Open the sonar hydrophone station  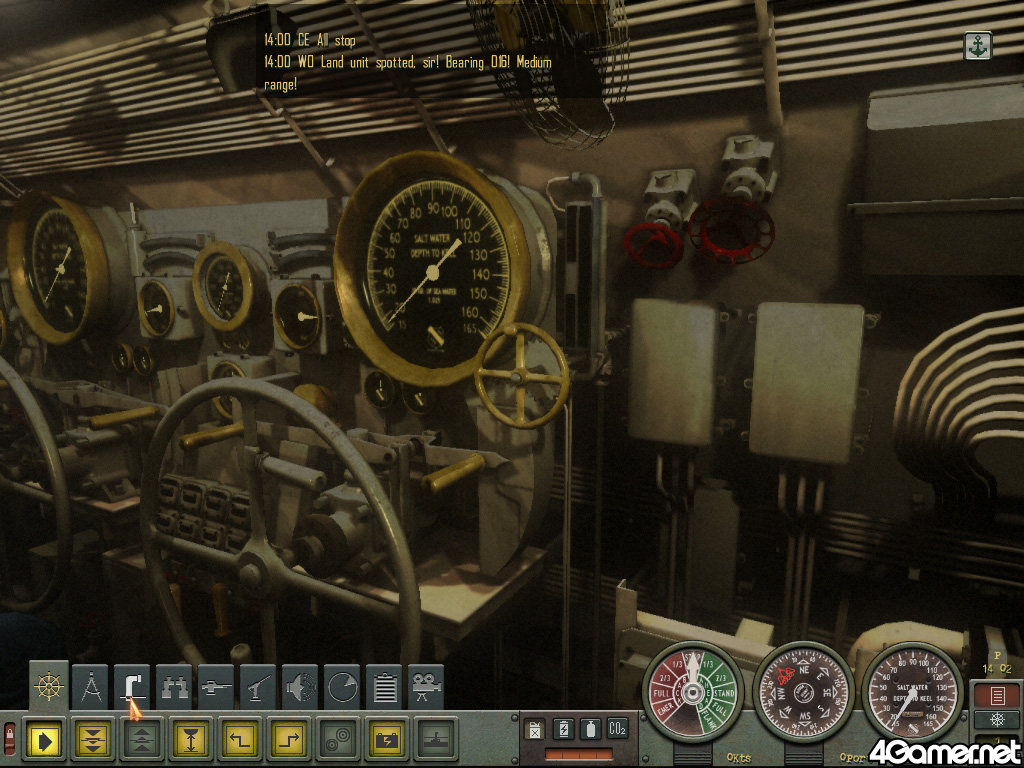point(300,687)
